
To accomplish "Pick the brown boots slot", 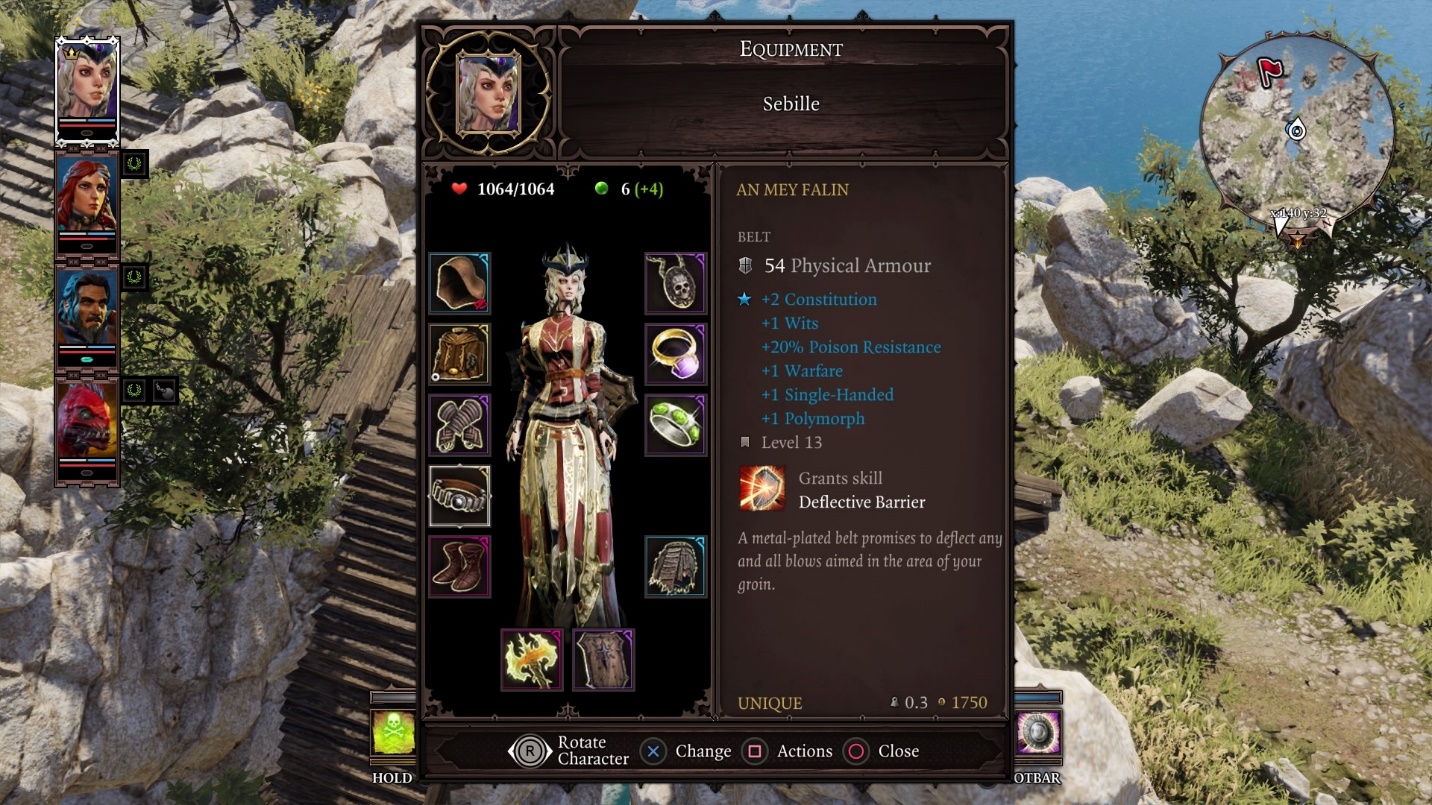I will click(460, 566).
